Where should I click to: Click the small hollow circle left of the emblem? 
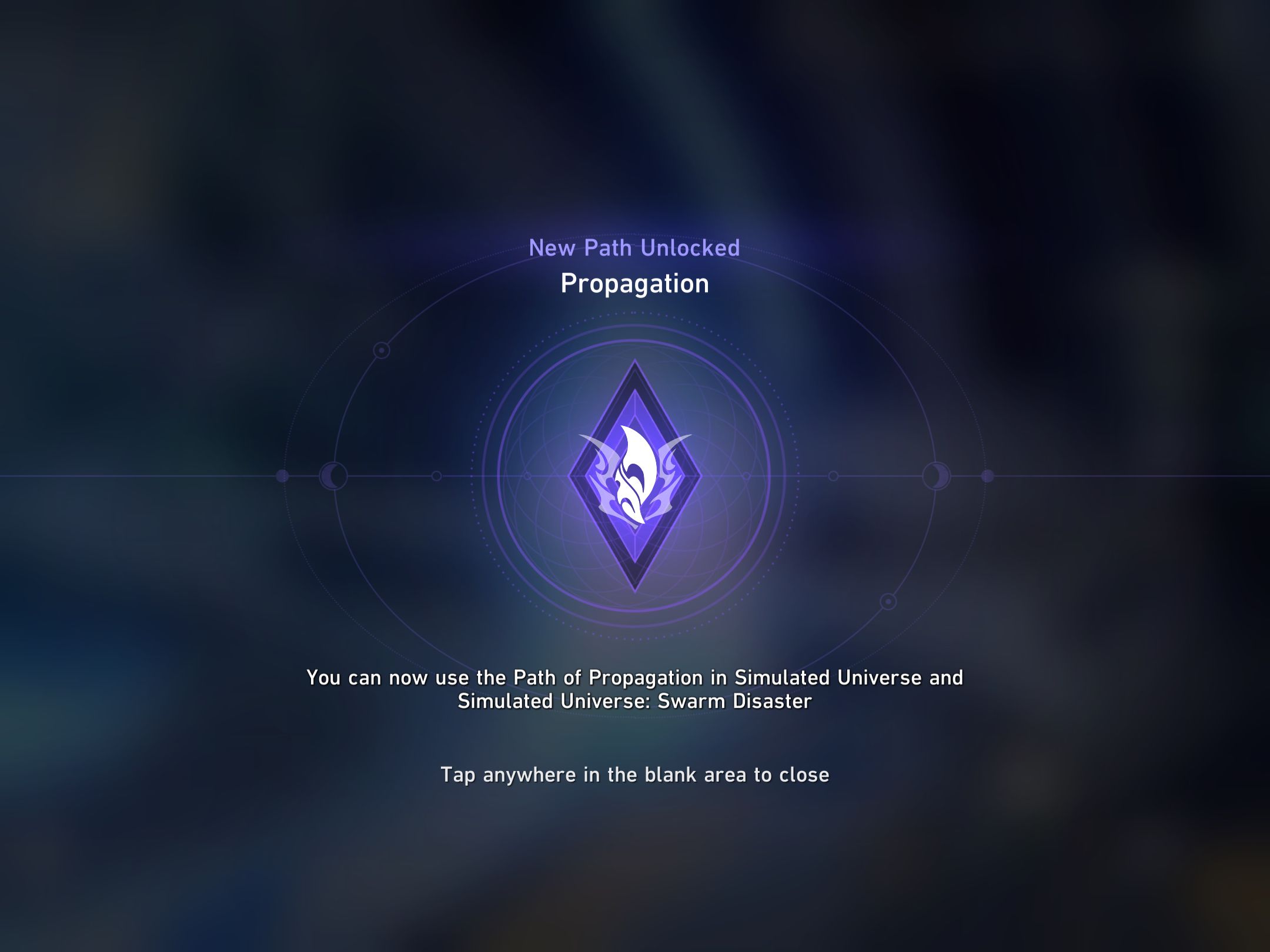point(436,476)
